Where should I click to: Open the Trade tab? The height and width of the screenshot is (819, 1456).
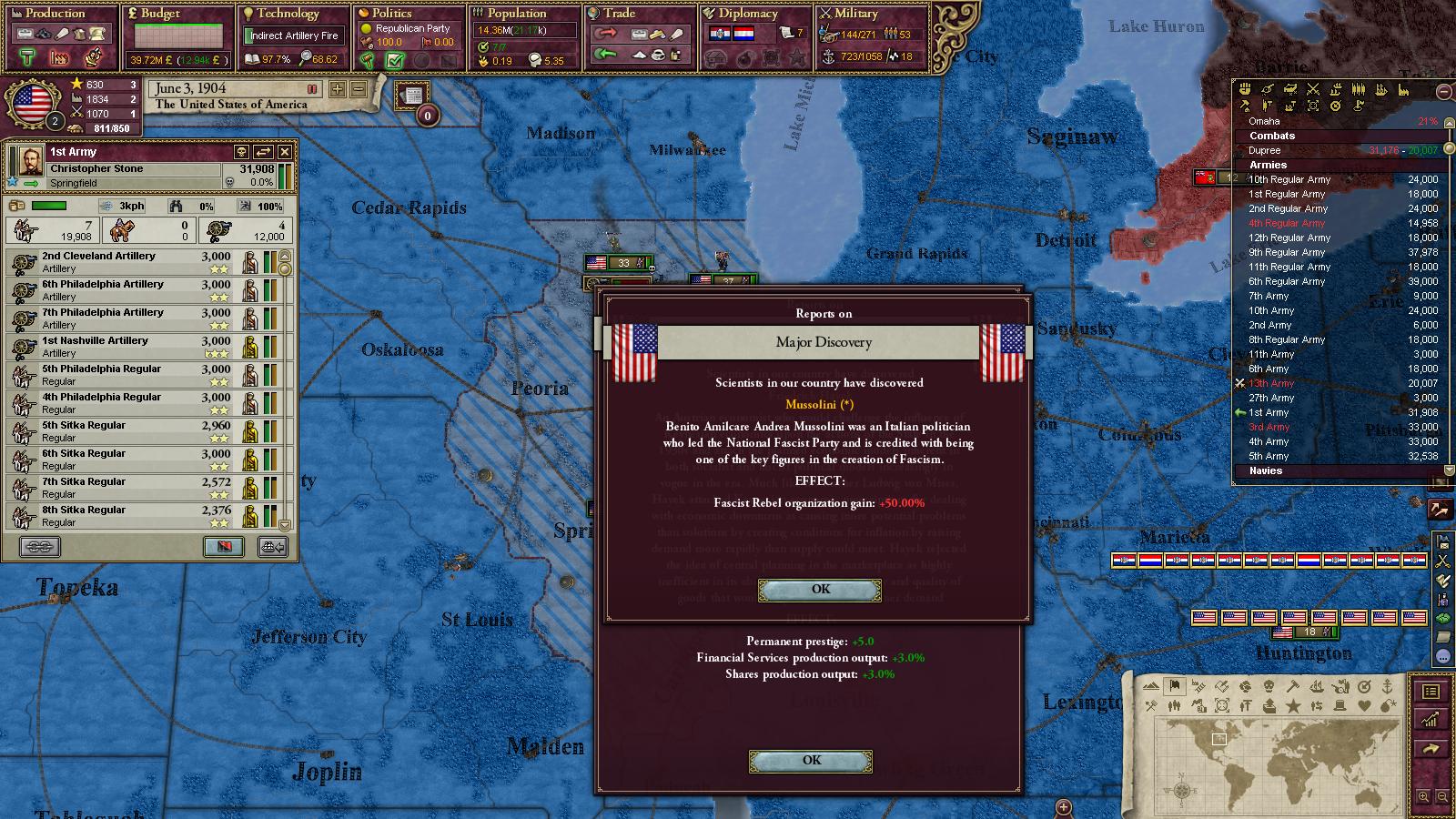(x=619, y=14)
